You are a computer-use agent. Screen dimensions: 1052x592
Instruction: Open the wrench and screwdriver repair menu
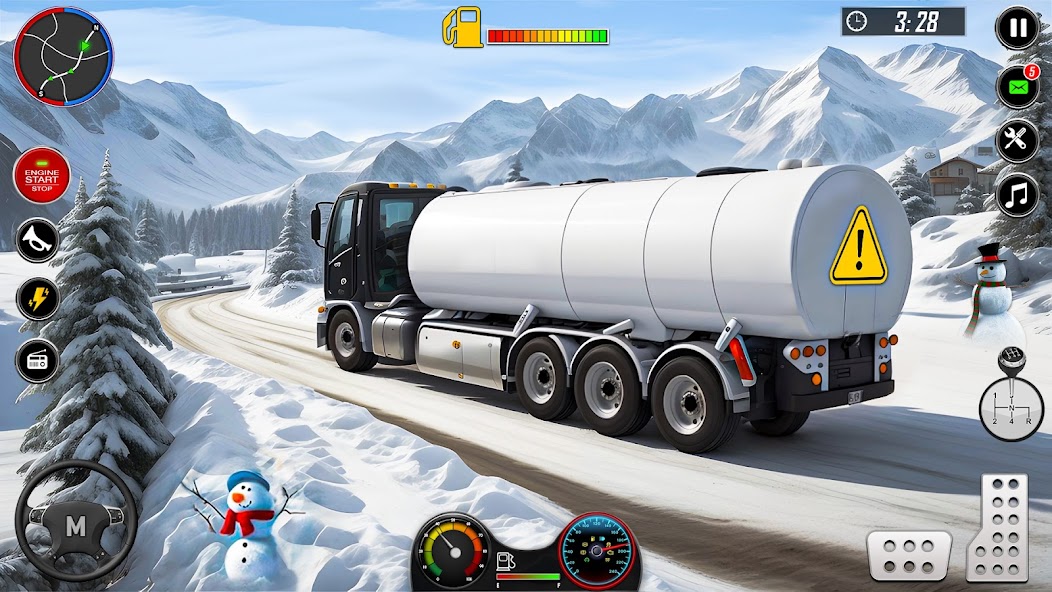point(1017,140)
